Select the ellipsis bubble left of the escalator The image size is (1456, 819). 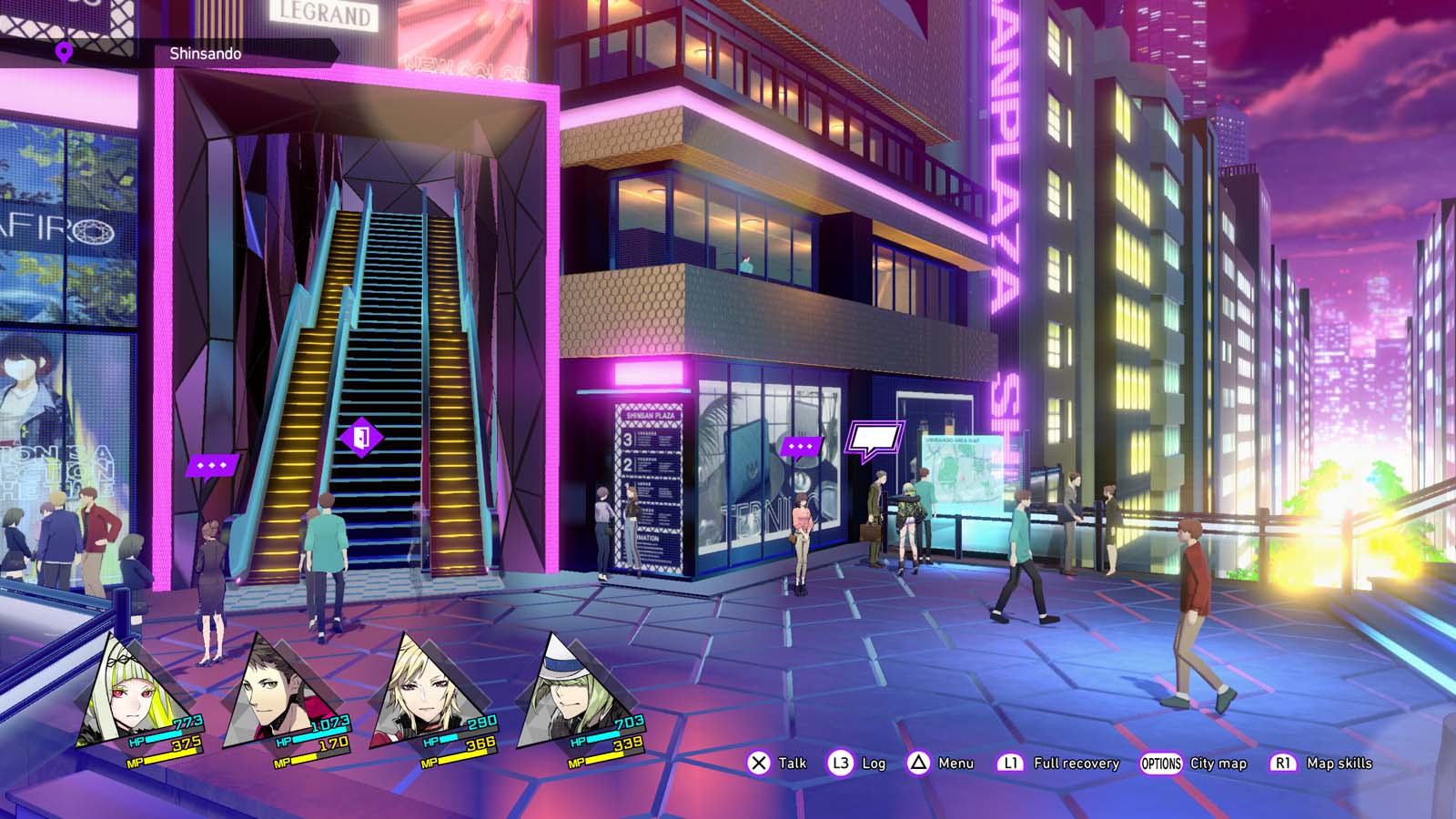click(x=212, y=466)
